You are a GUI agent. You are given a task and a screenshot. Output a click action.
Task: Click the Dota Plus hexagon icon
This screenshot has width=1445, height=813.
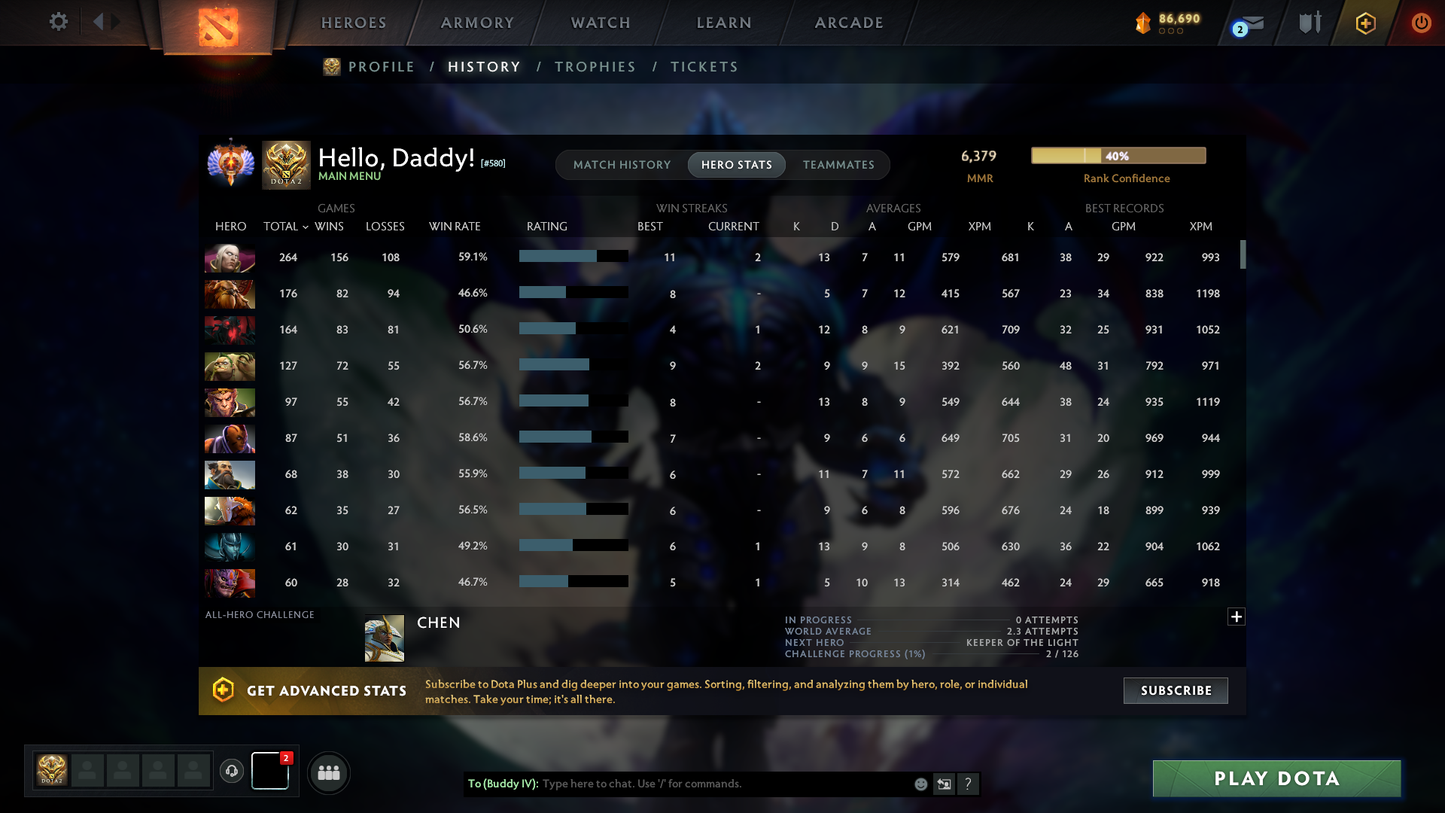pos(1366,22)
